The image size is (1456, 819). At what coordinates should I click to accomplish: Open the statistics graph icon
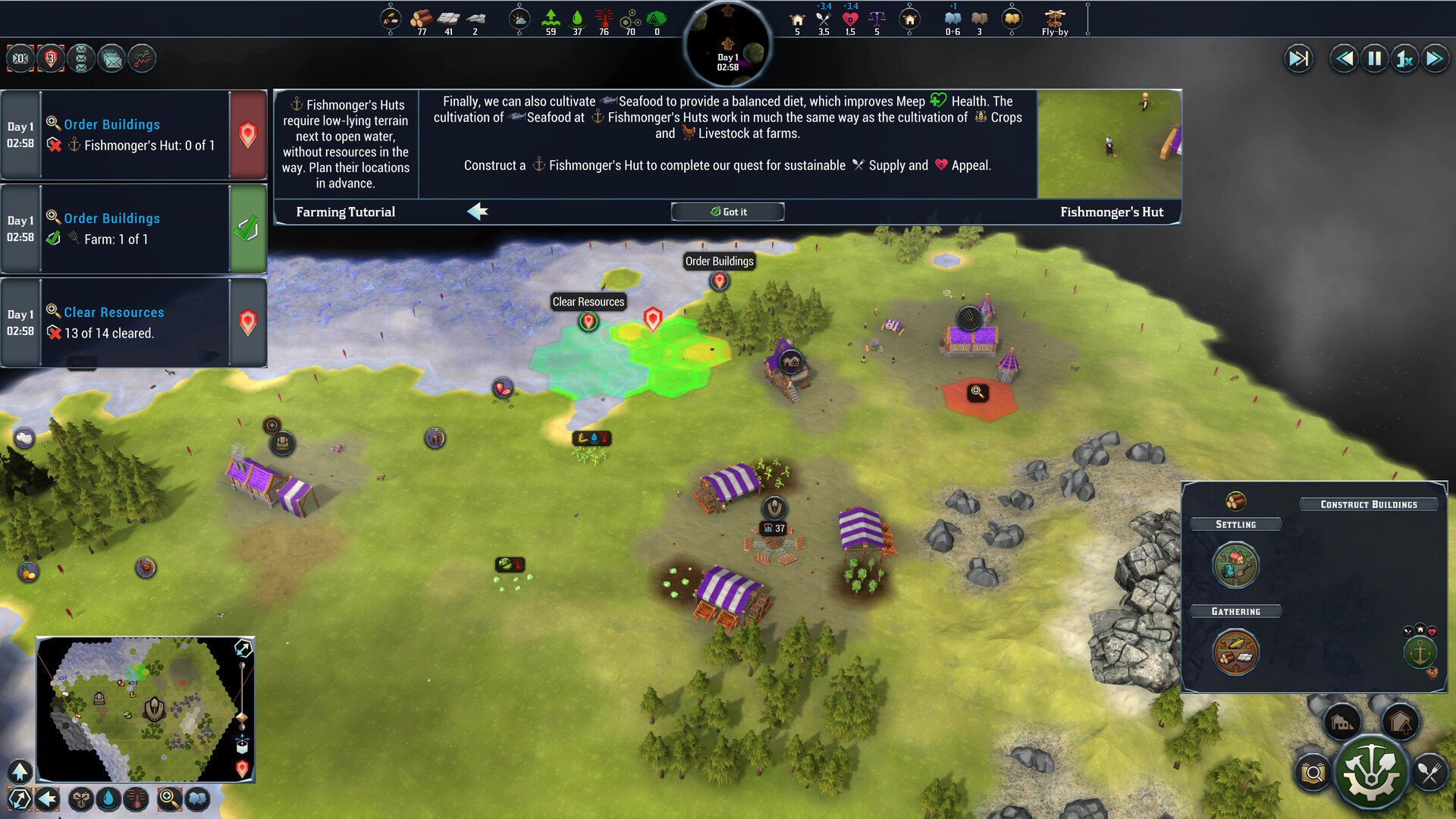pyautogui.click(x=142, y=58)
